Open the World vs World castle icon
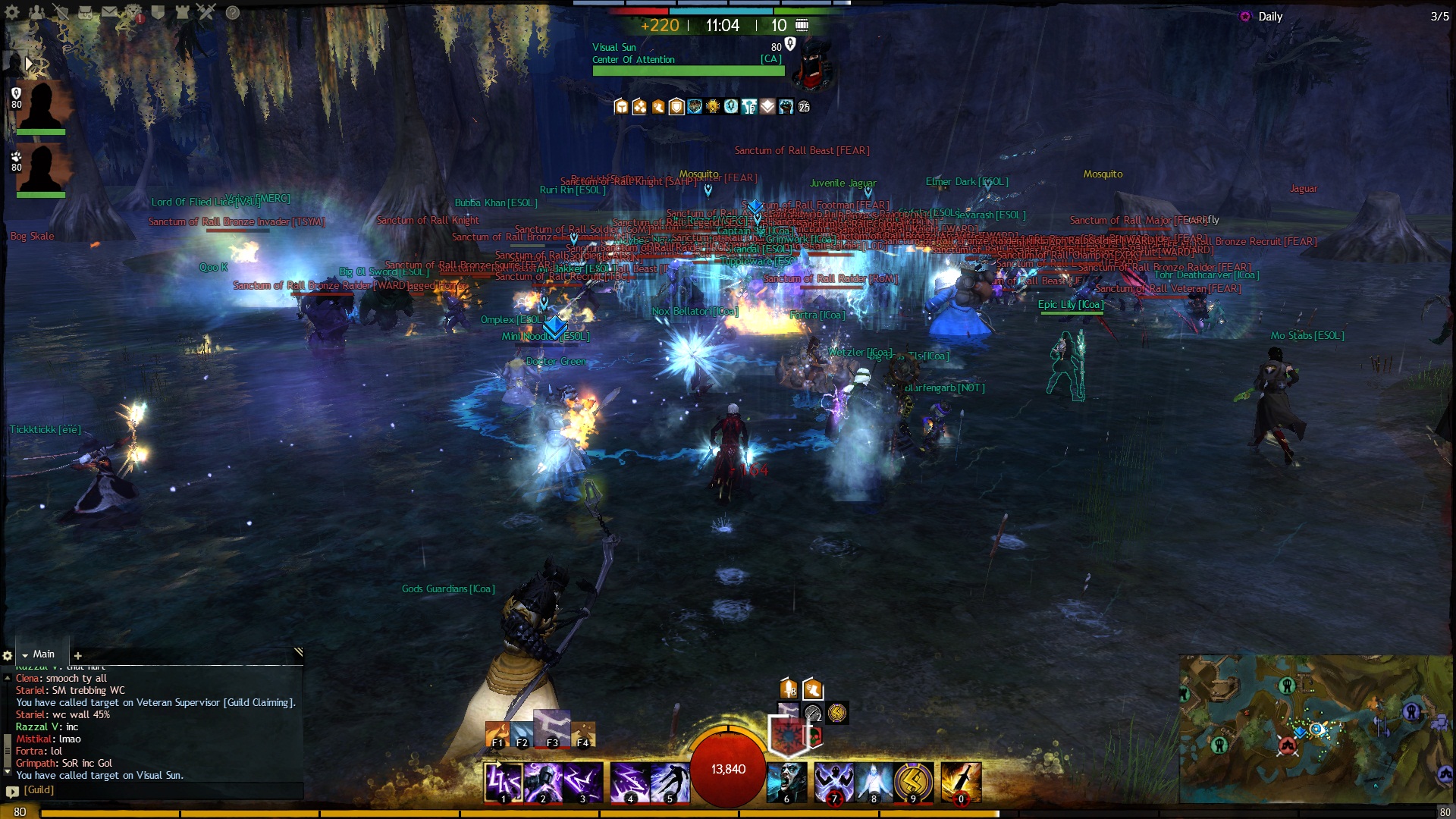 [x=182, y=12]
